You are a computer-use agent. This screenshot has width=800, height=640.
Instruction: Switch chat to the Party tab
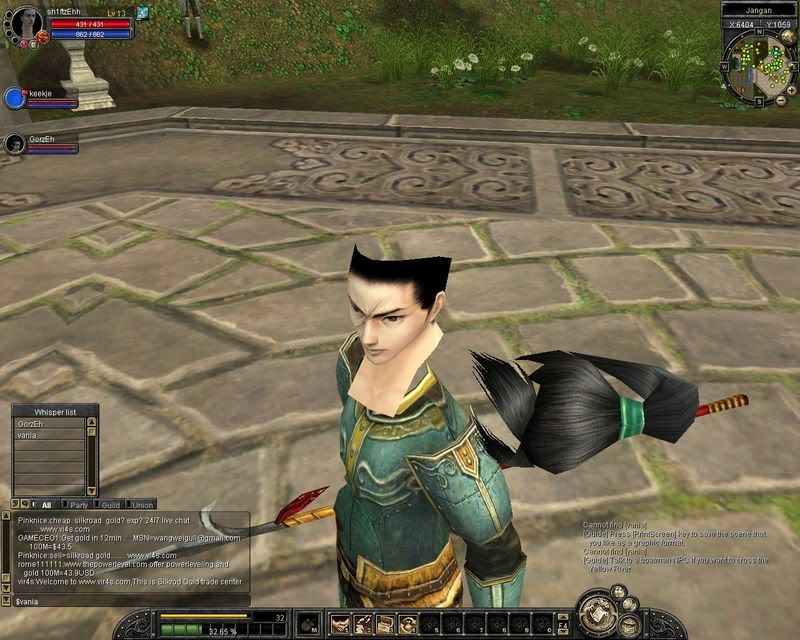tap(77, 505)
